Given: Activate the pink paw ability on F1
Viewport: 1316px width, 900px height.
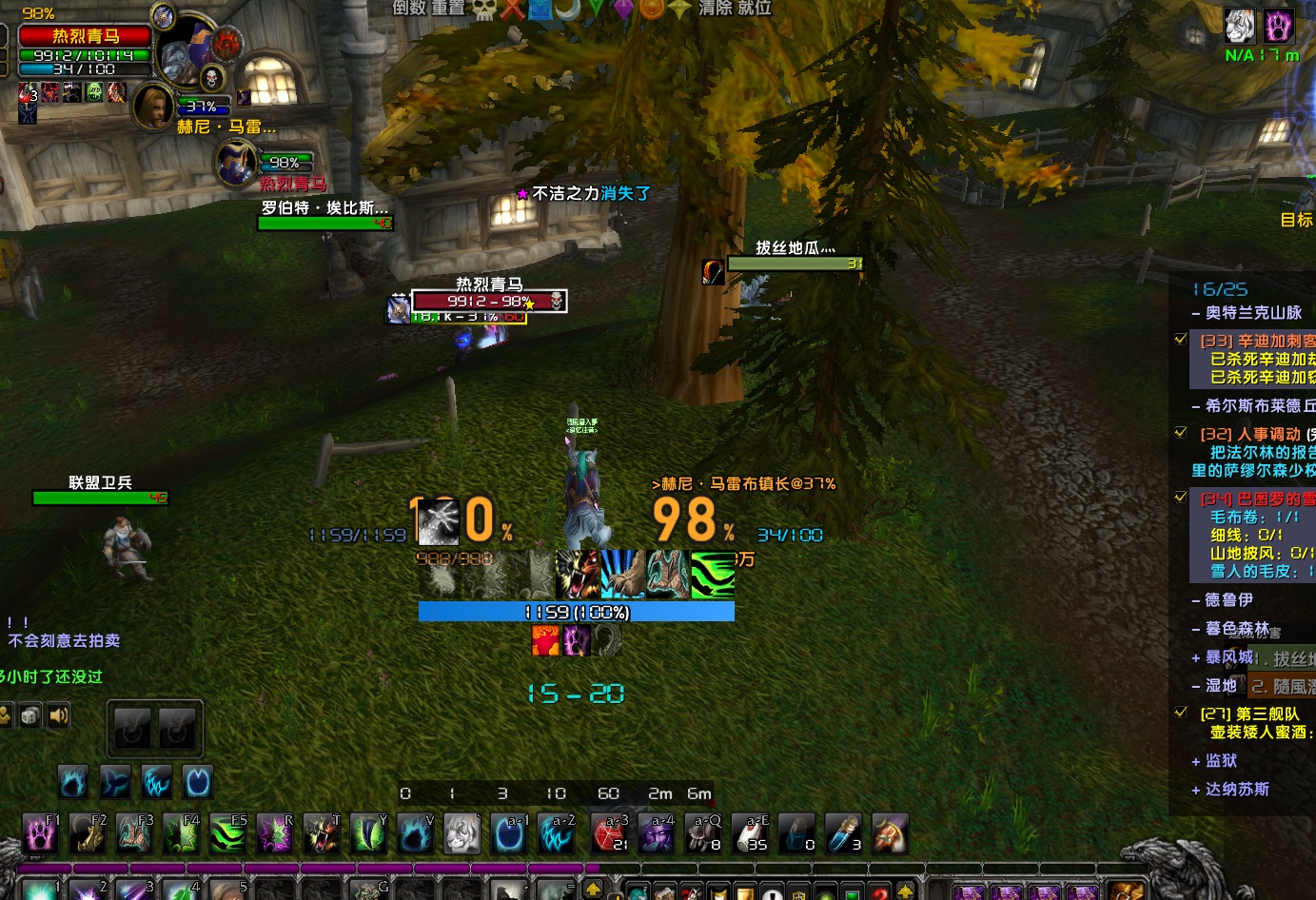Looking at the screenshot, I should click(40, 834).
